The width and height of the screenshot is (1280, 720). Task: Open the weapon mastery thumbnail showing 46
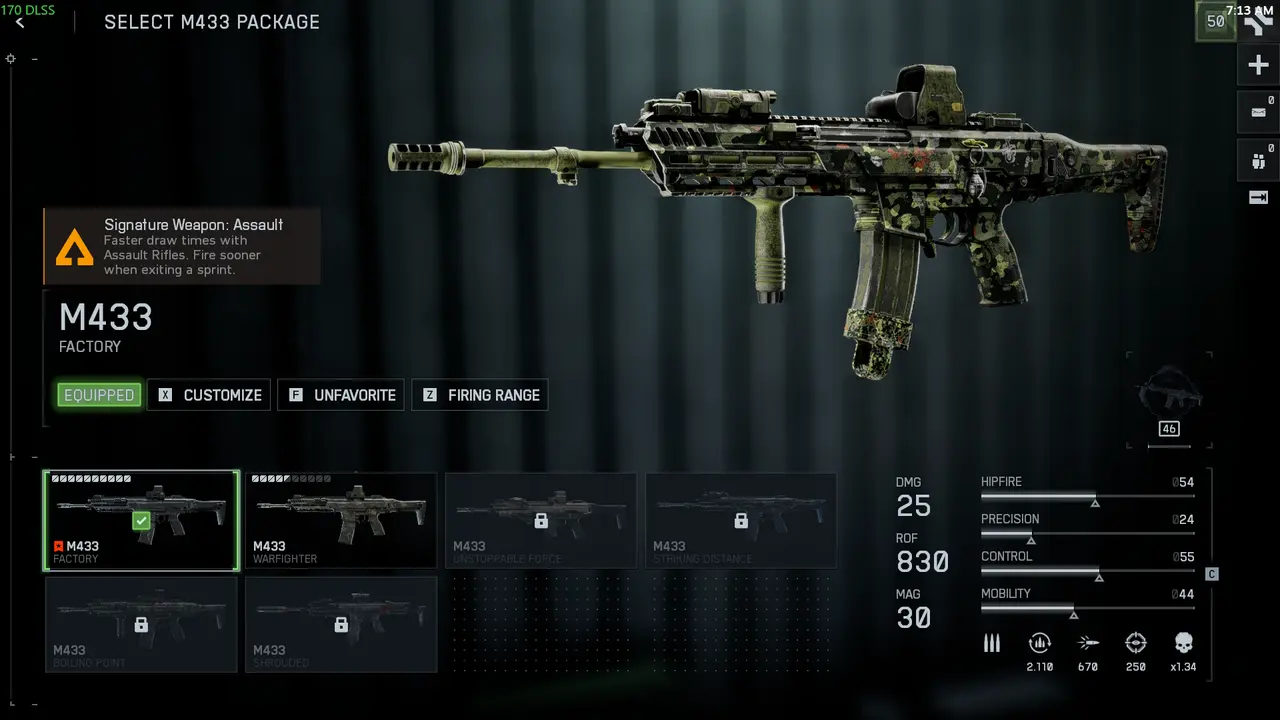[1168, 397]
